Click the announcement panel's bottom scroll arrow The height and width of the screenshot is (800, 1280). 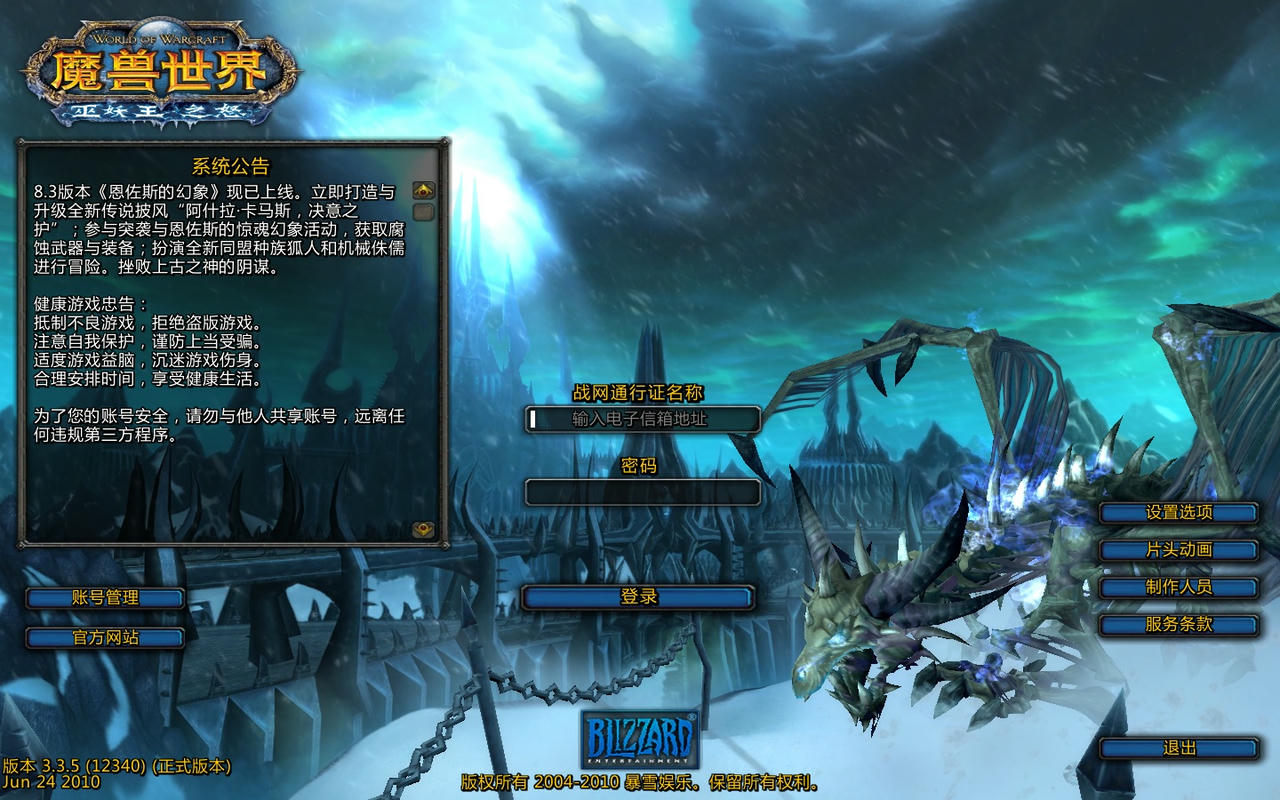point(423,529)
